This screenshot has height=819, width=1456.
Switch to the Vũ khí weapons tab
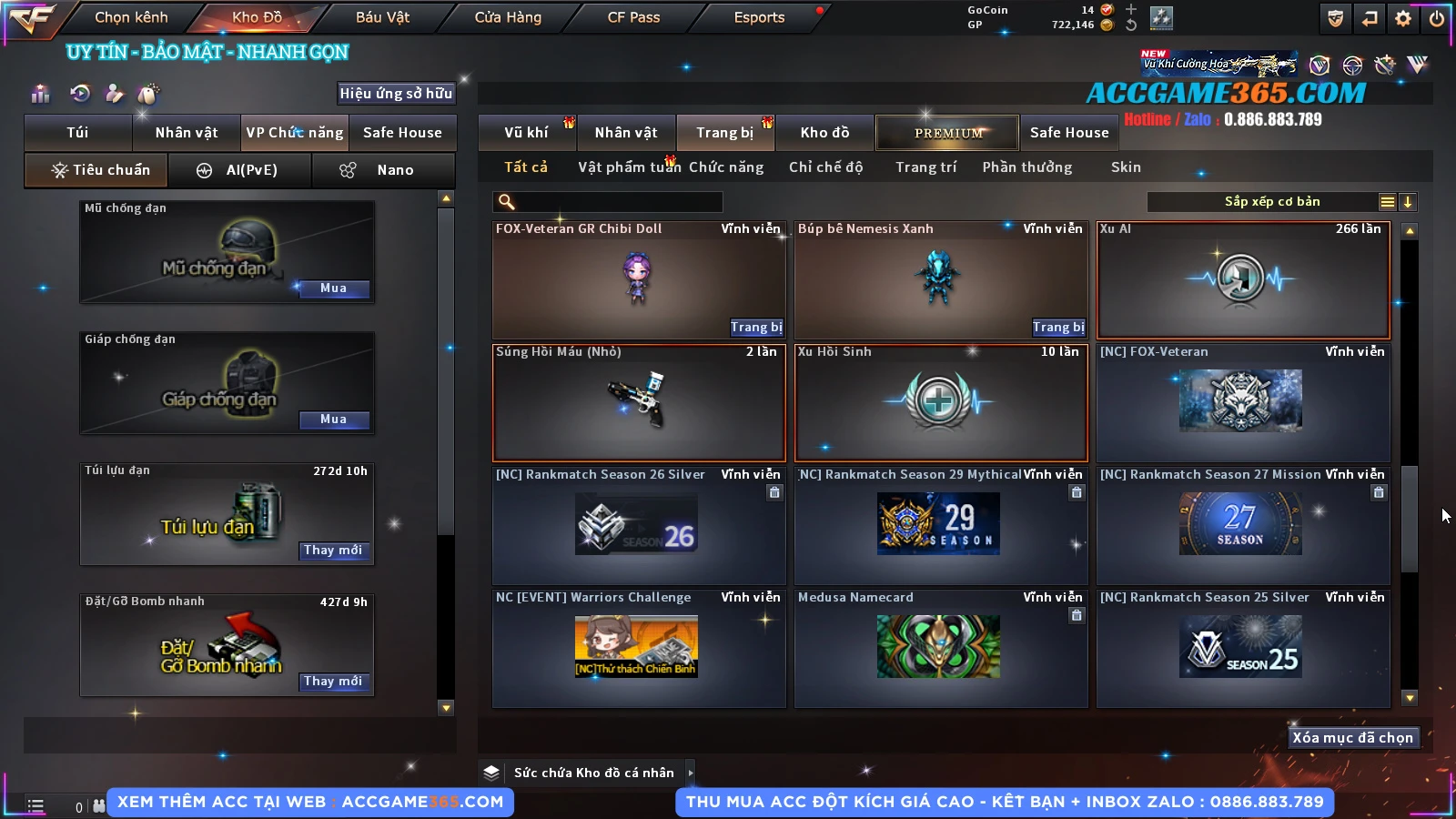tap(526, 133)
